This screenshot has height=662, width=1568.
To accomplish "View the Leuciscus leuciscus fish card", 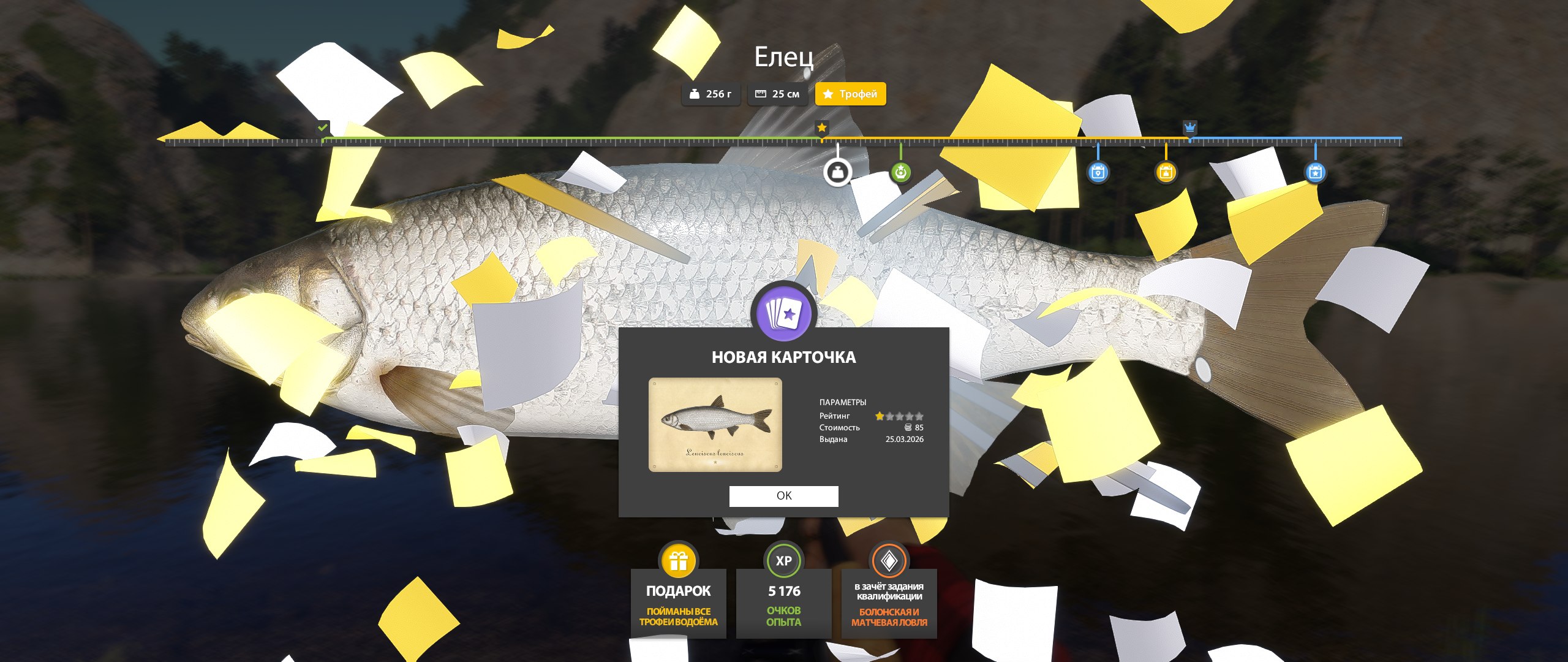I will [715, 425].
